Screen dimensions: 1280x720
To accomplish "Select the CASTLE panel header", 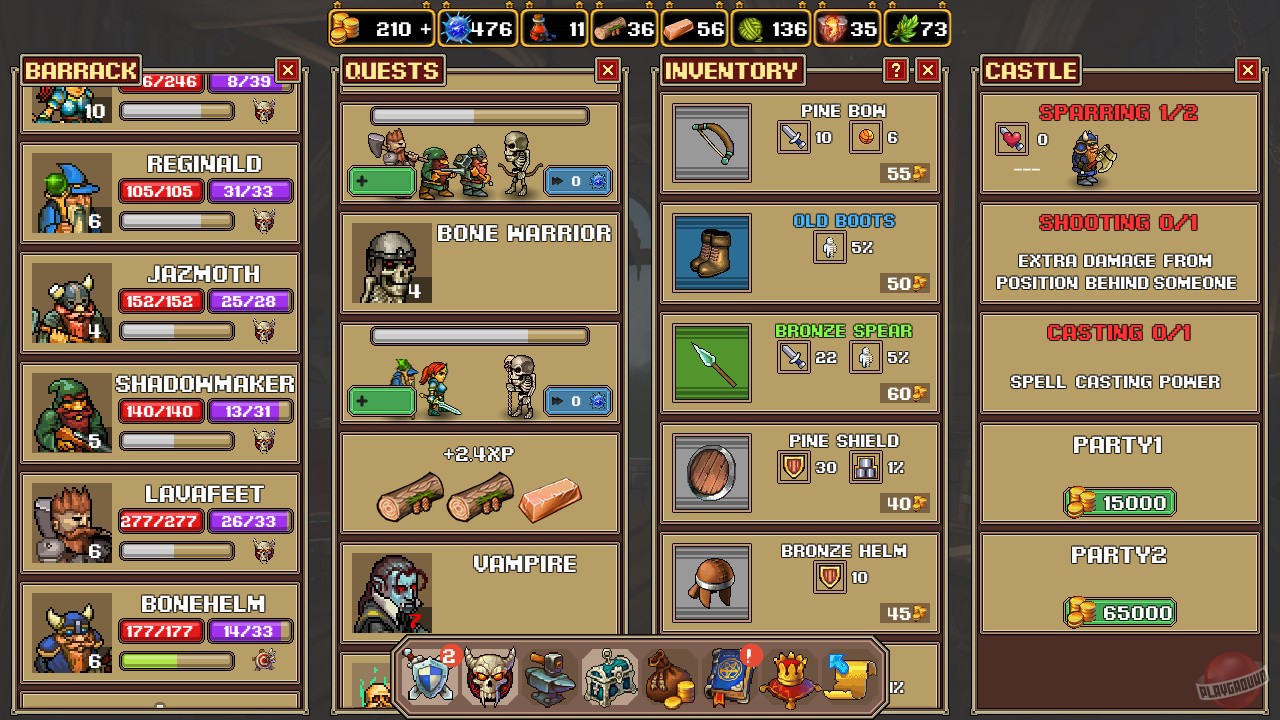I will point(1031,70).
